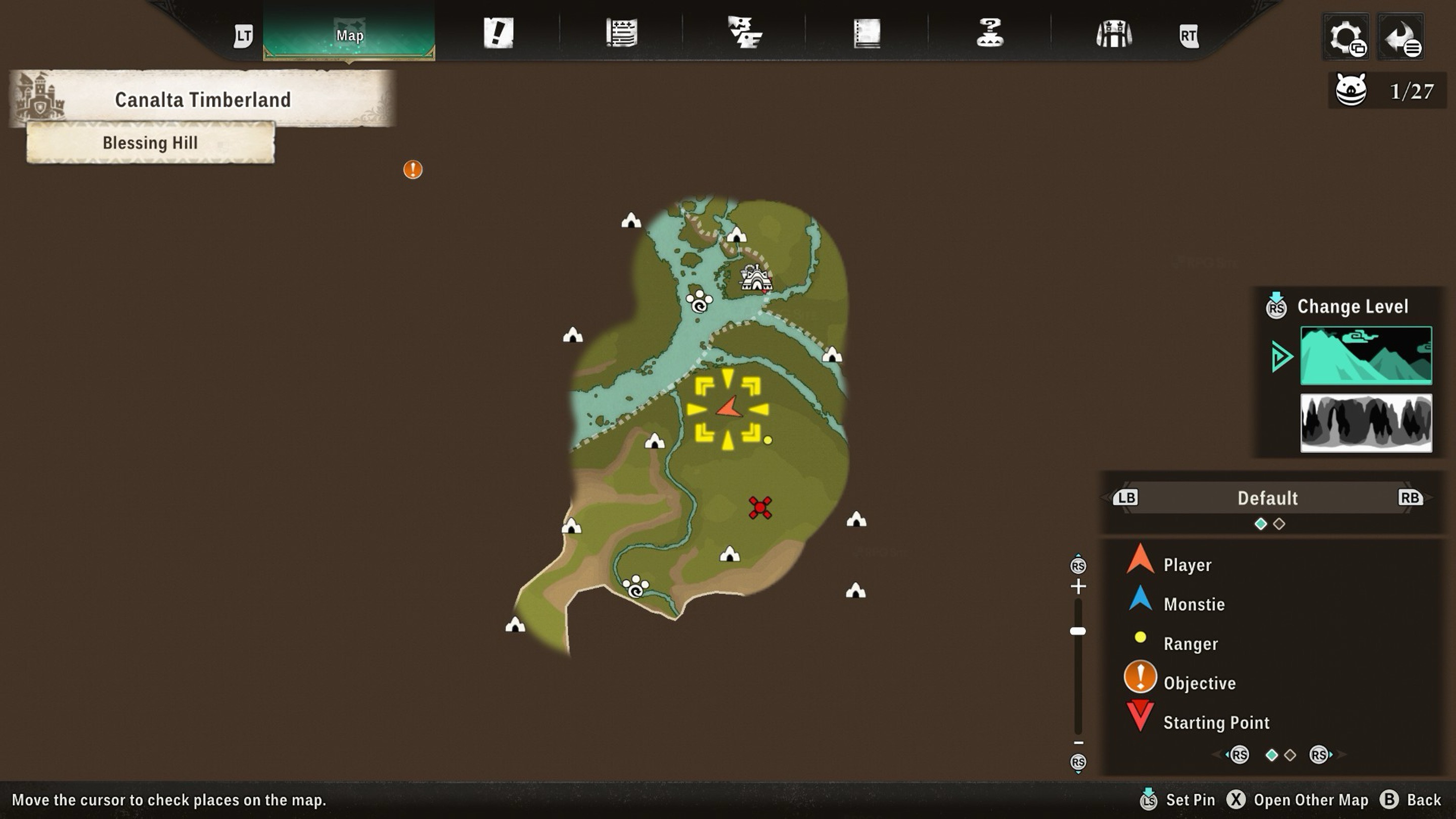Open the monster silhouettes tab

744,33
